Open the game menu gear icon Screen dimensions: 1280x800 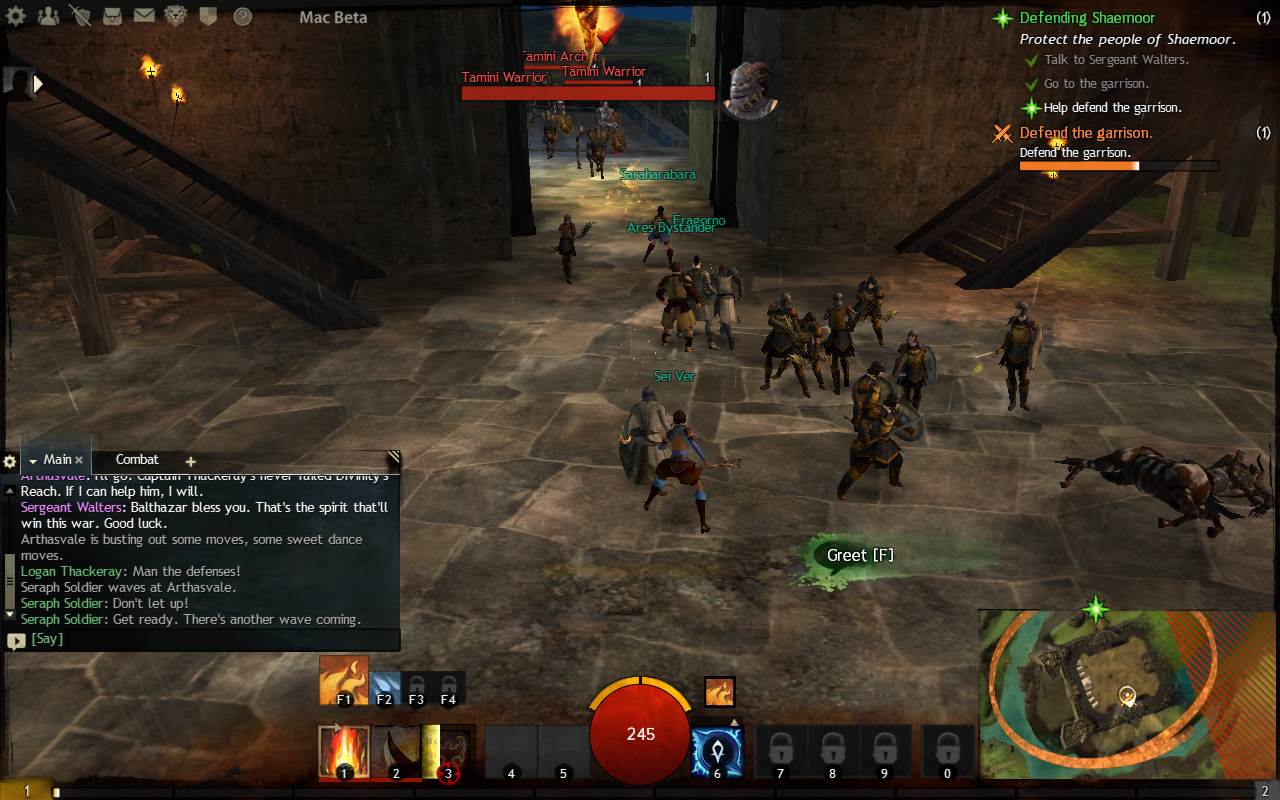point(18,16)
